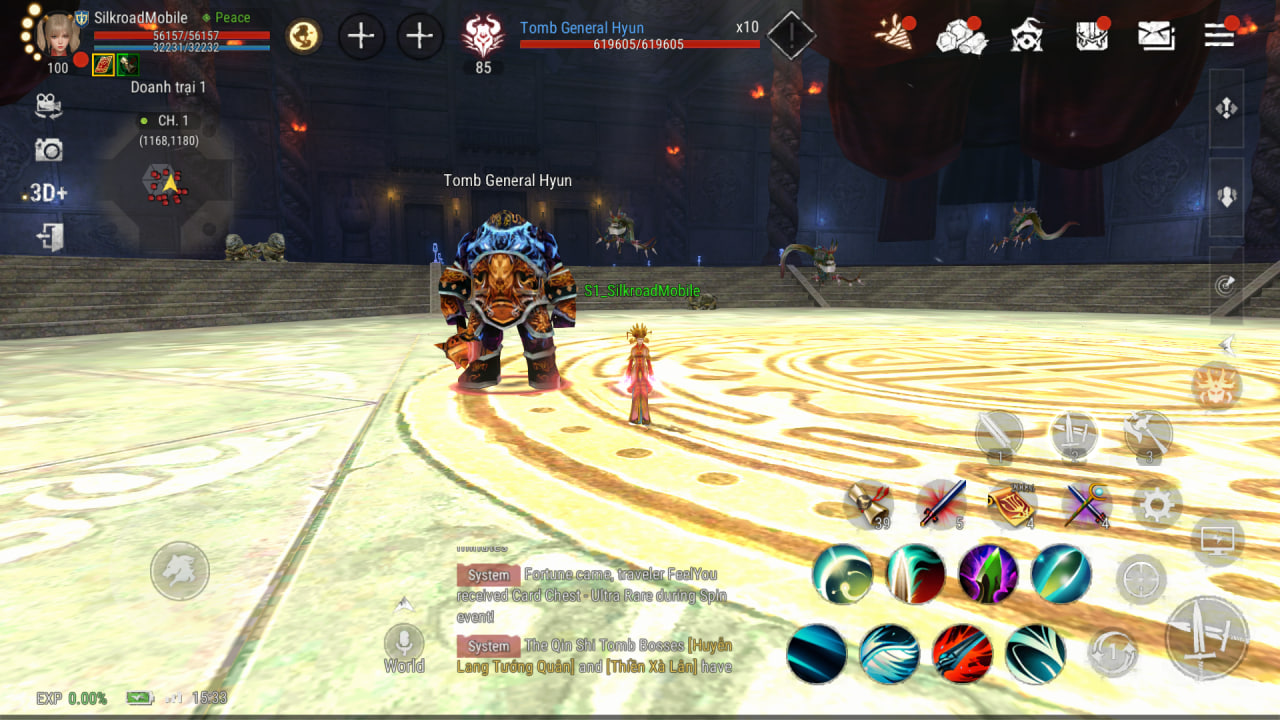Open the party popper events icon
Viewport: 1280px width, 720px height.
coord(893,34)
